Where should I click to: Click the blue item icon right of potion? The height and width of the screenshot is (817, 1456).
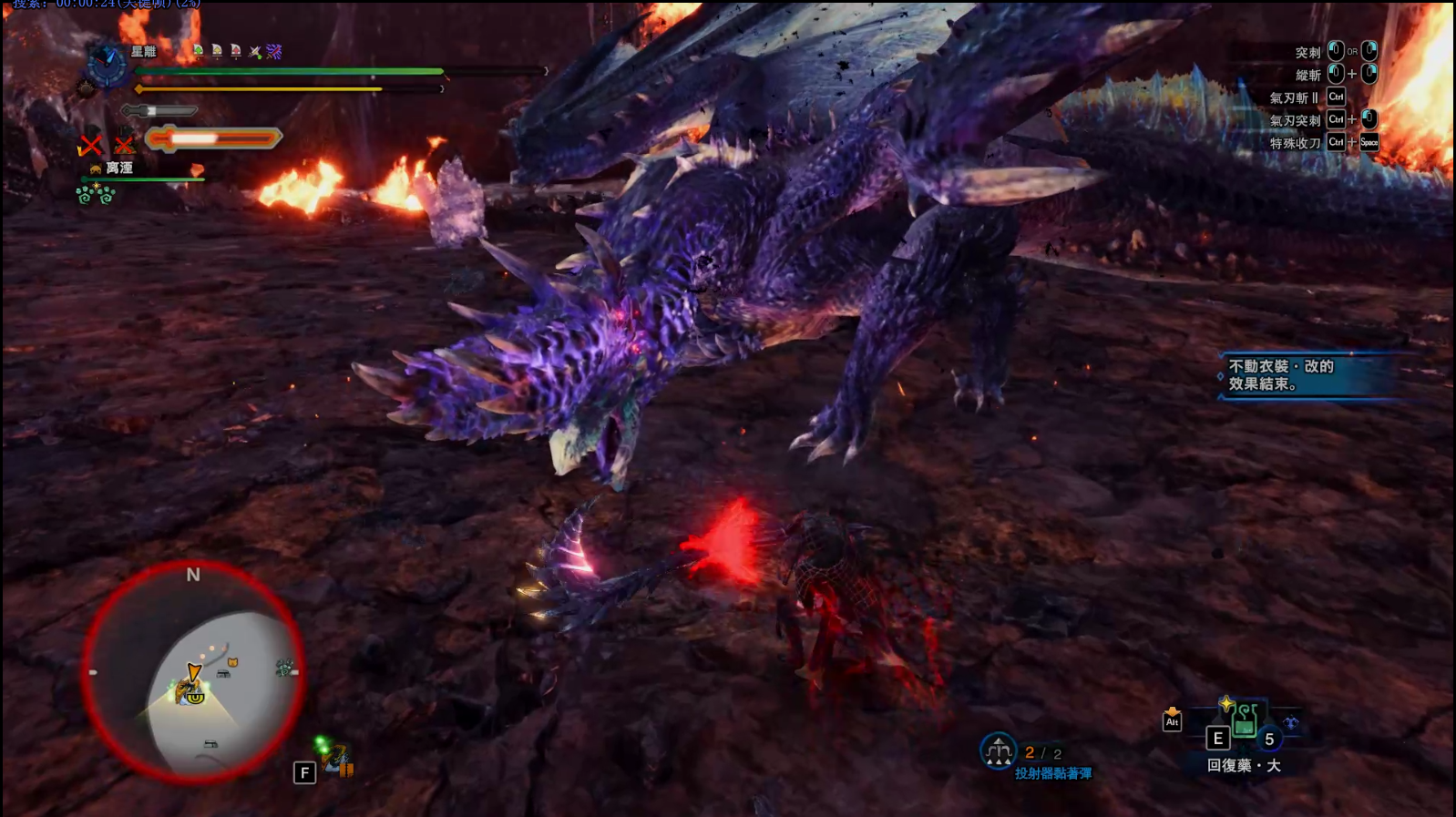[x=1291, y=723]
